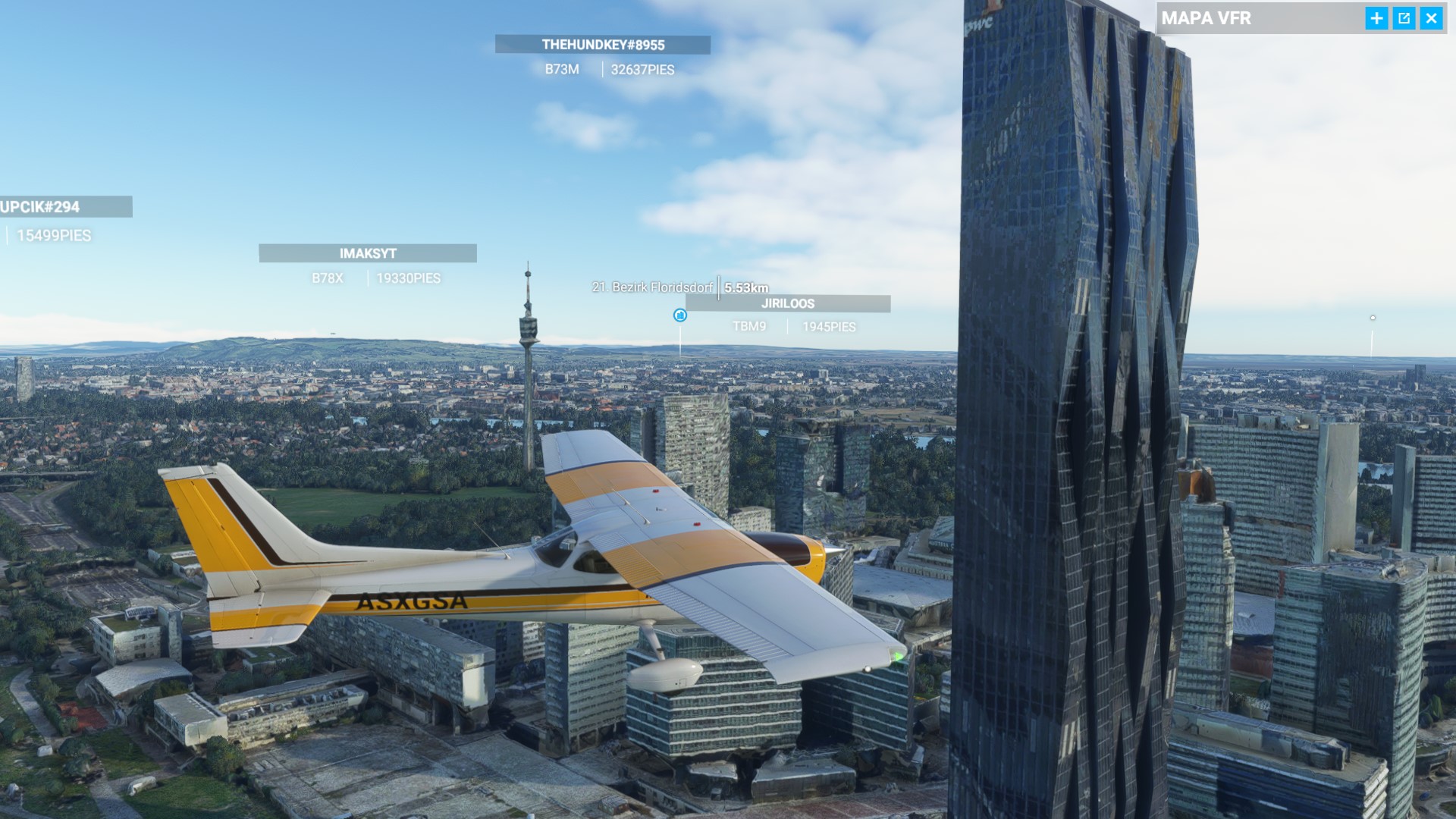Select the blue Bezirk Floridsdorf POI marker pin

coord(680,316)
